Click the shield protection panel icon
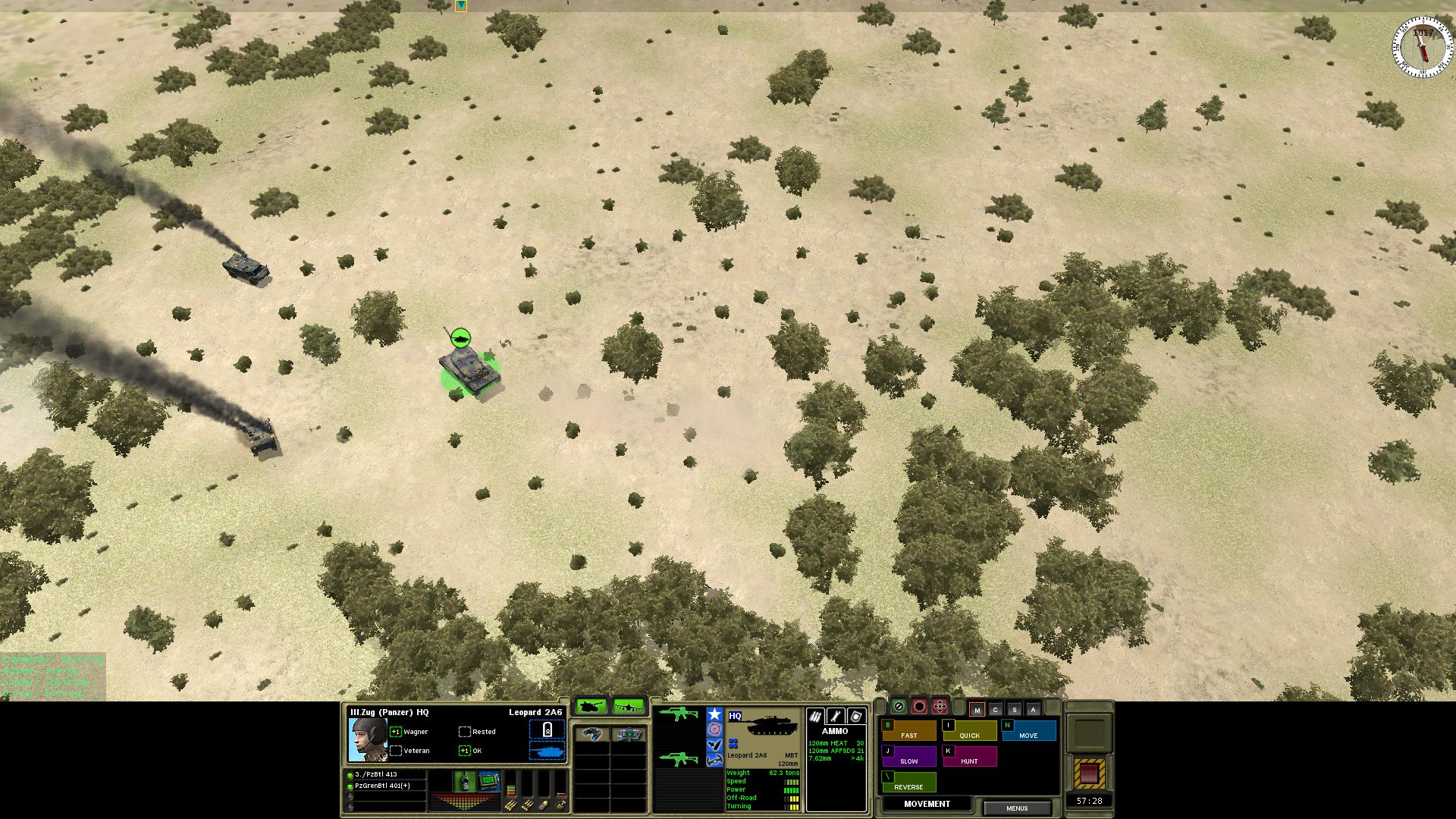1456x819 pixels. pyautogui.click(x=857, y=715)
